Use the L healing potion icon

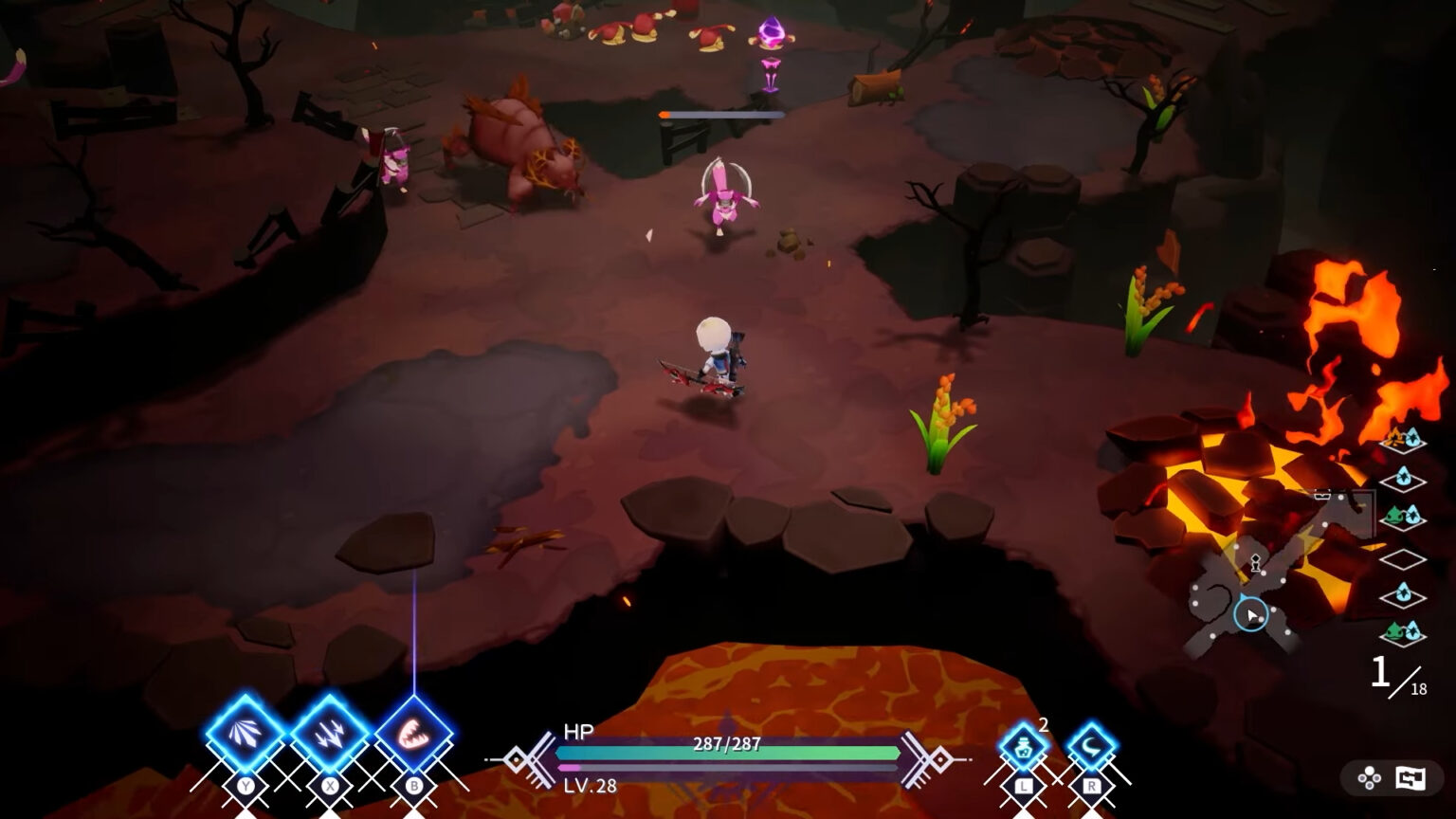click(x=1024, y=746)
